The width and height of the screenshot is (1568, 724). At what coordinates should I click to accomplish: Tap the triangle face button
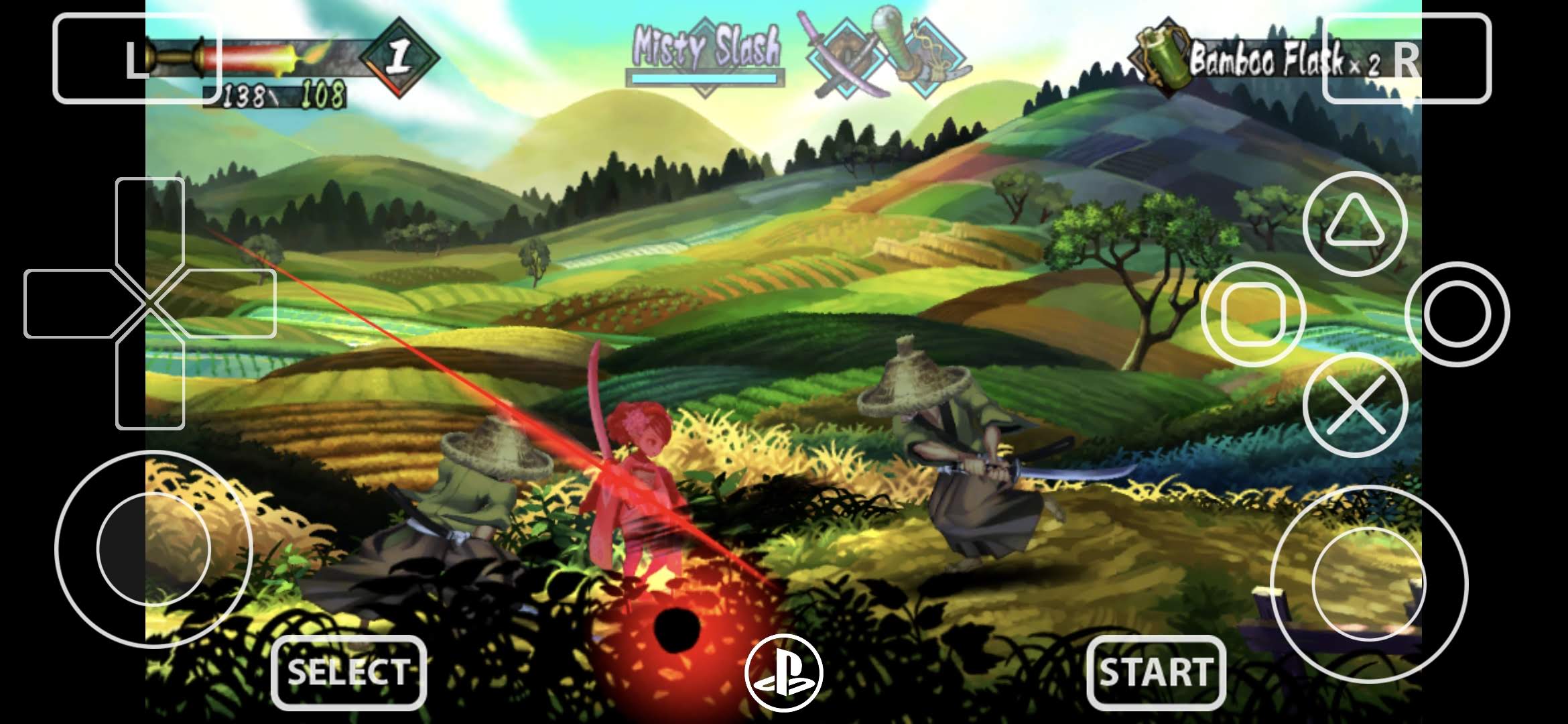pyautogui.click(x=1355, y=224)
